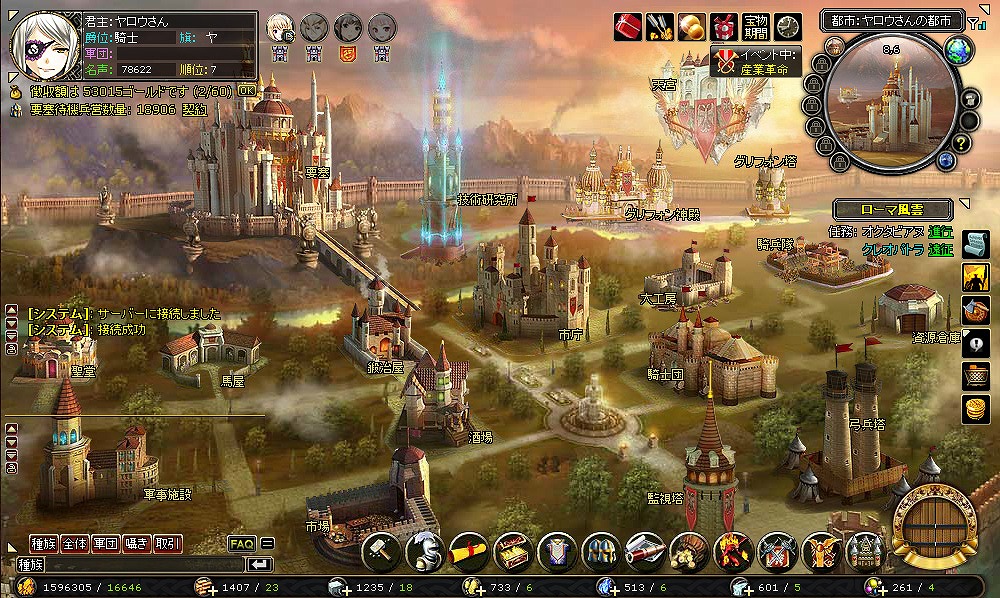Screen dimensions: 1000x598
Task: Click the 宝物期間 treasure period button
Action: tap(756, 25)
